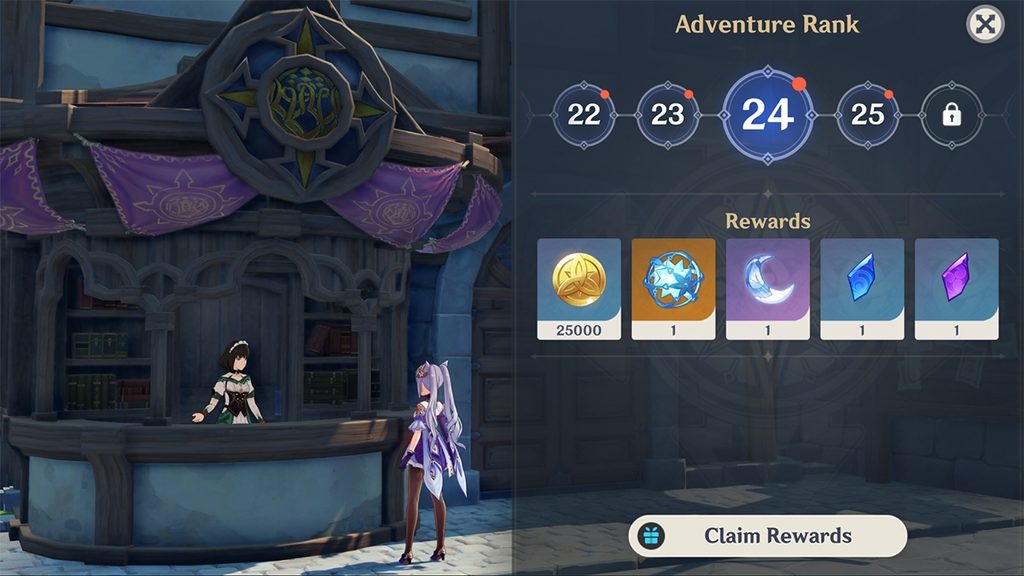Switch to Adventure Rank 23

(x=667, y=114)
